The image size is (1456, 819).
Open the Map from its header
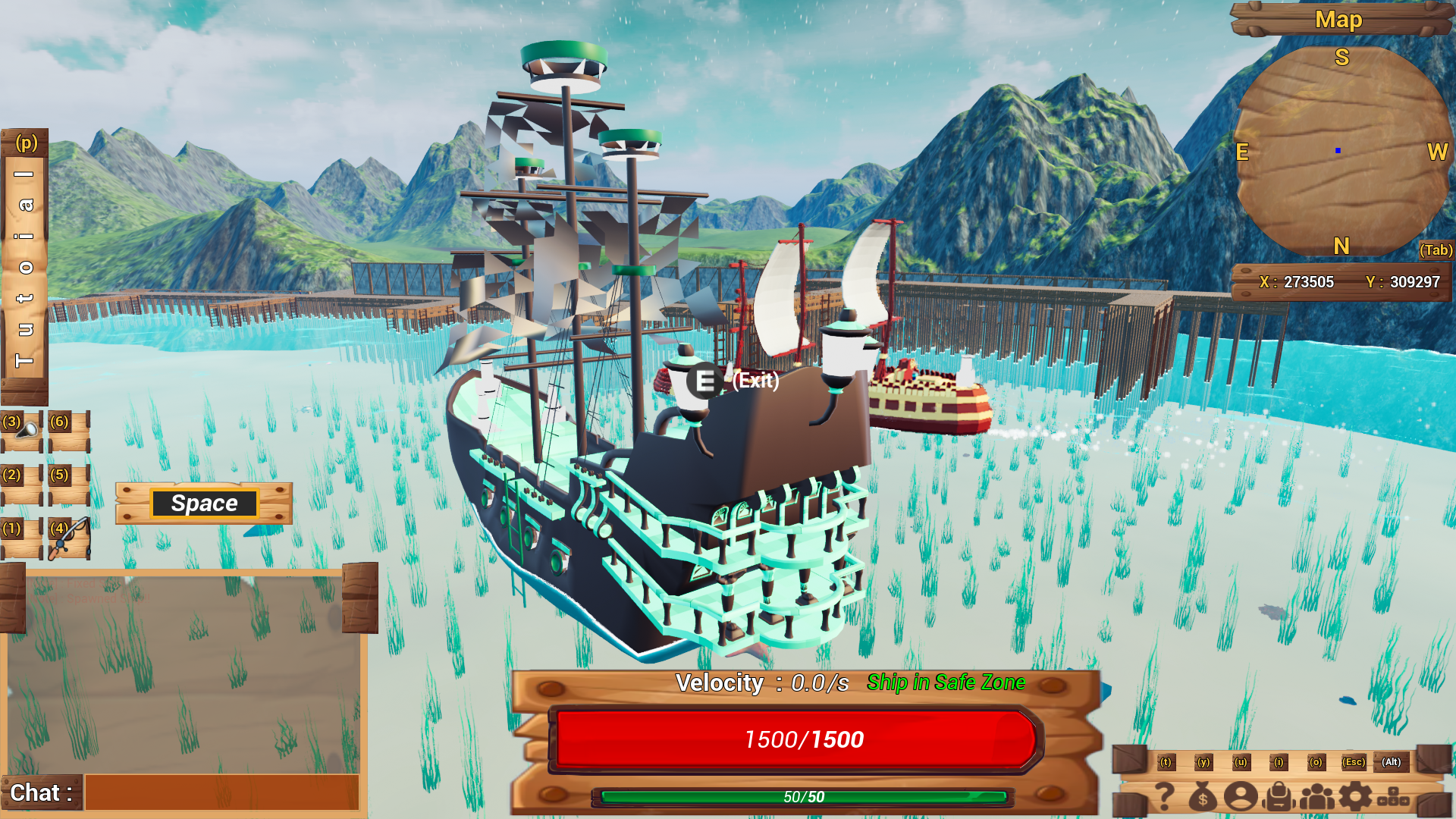tap(1338, 20)
